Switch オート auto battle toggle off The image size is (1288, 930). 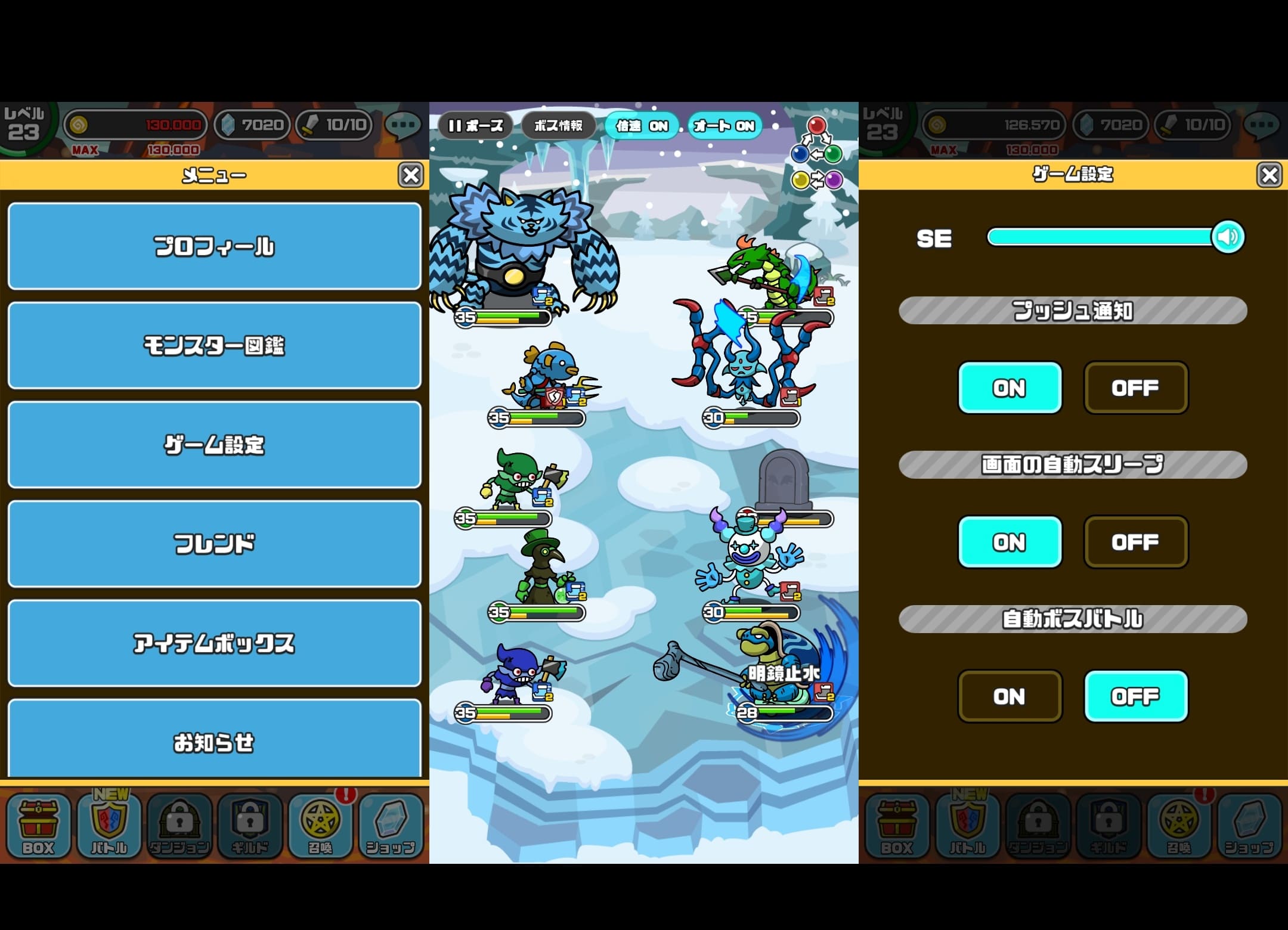(723, 126)
